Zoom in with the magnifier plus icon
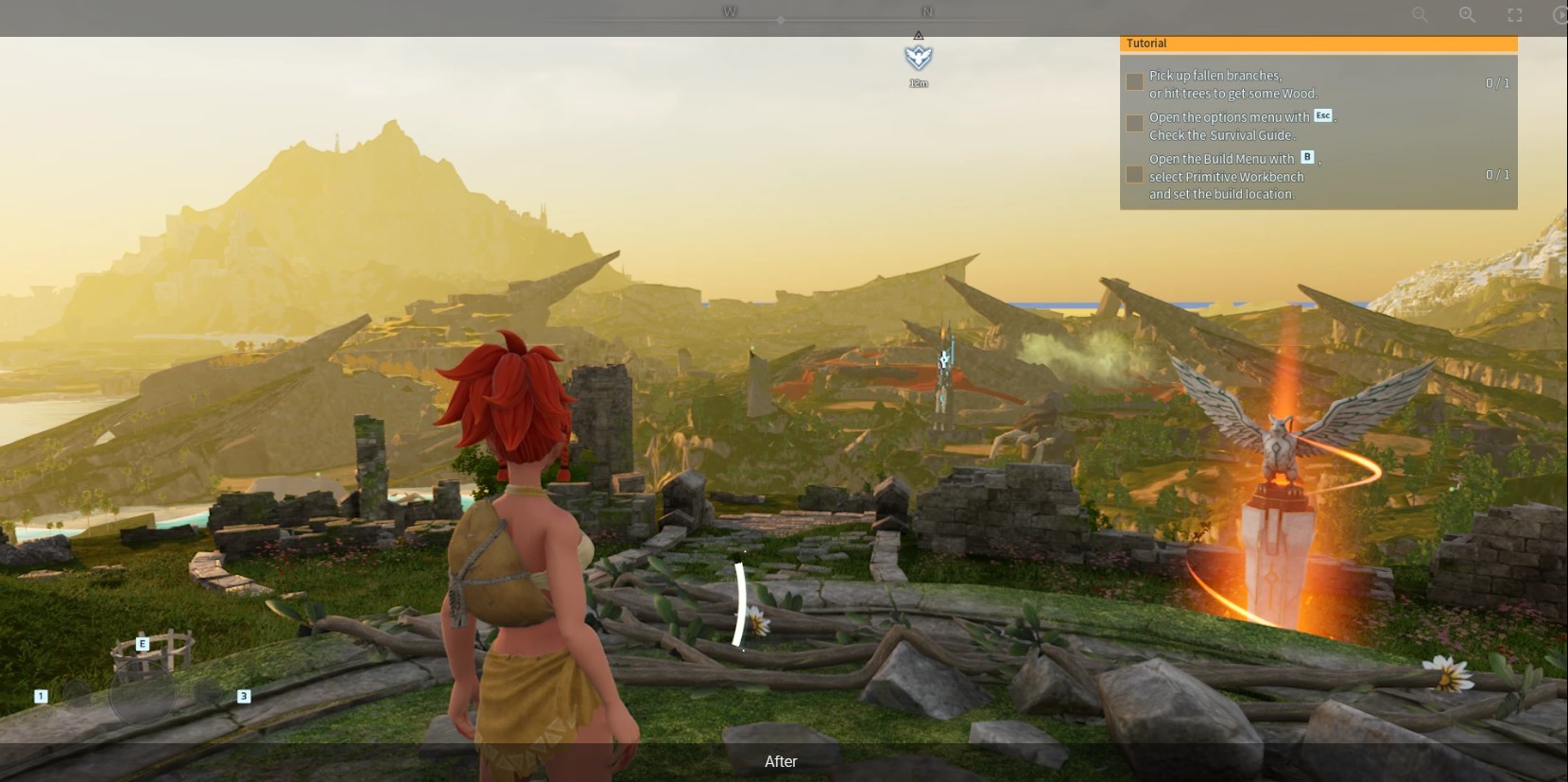 point(1467,15)
